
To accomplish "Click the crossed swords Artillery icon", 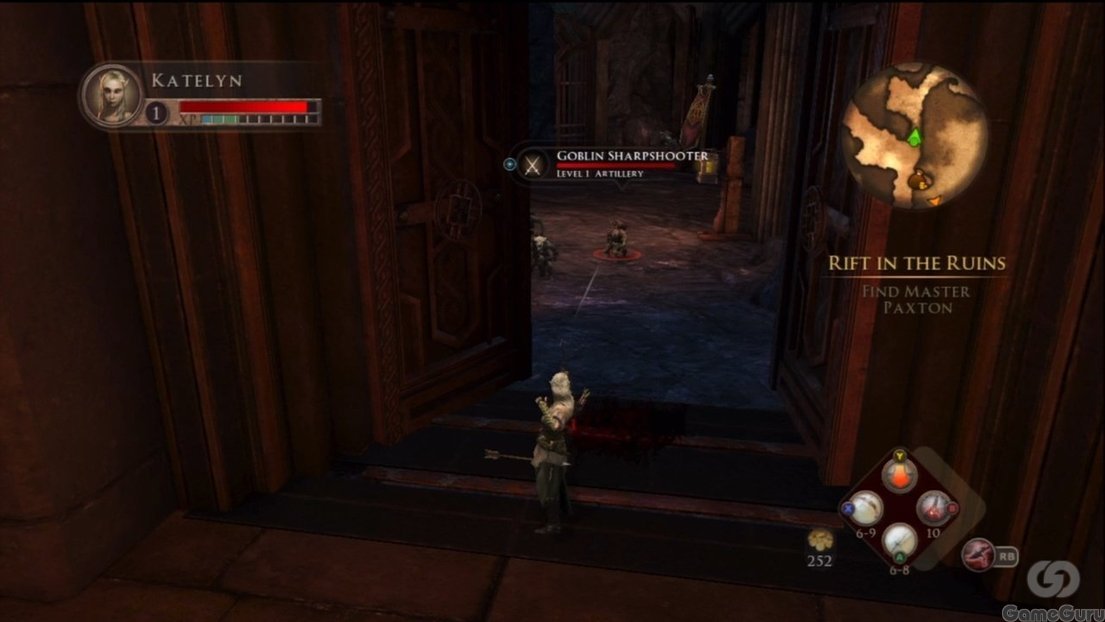I will point(536,163).
